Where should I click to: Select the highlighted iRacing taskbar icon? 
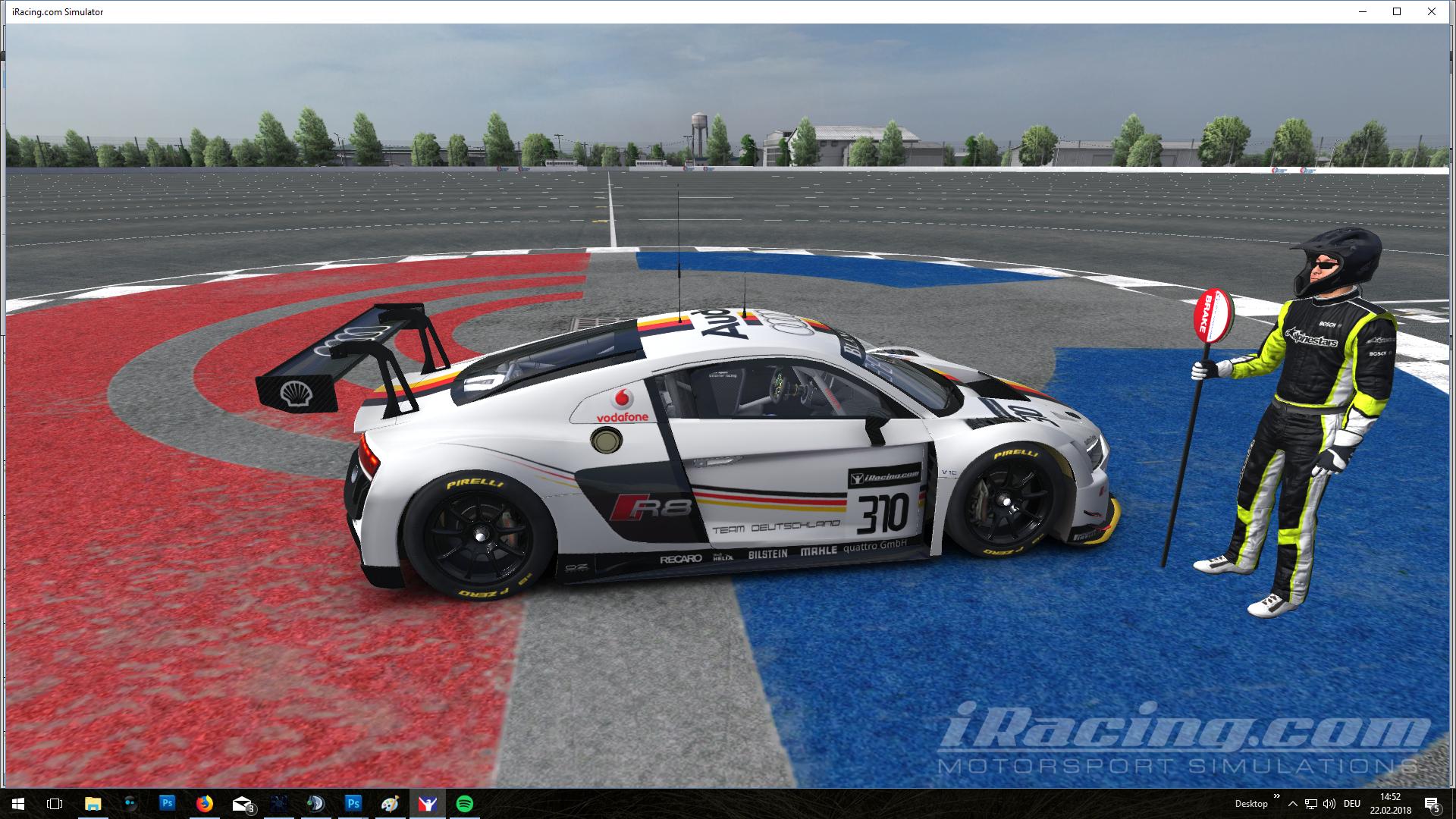(x=428, y=803)
